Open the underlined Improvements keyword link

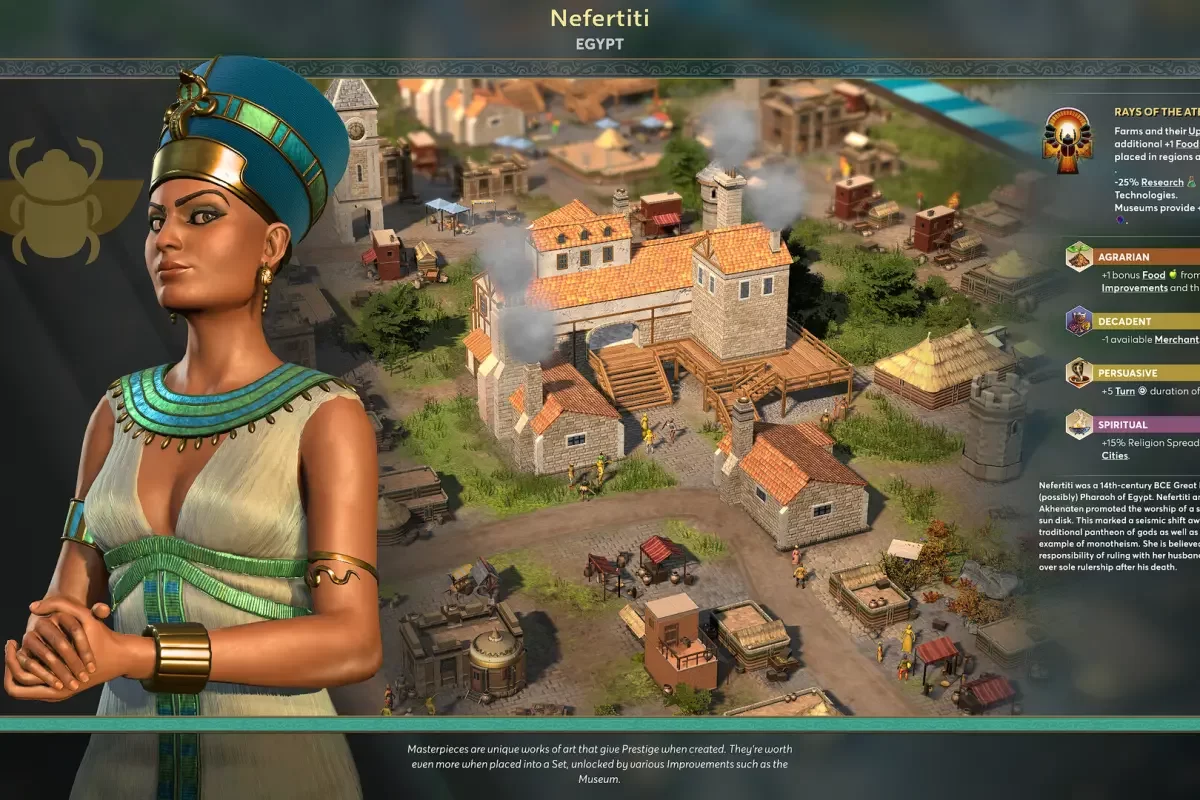tap(1134, 288)
